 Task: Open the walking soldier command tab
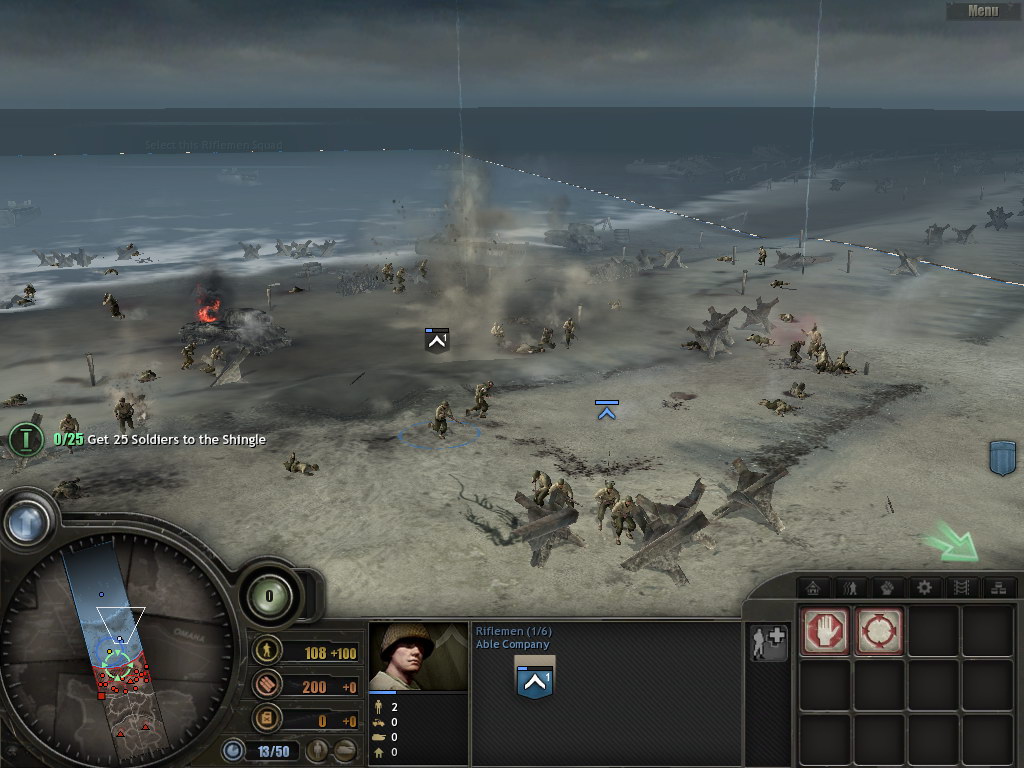(852, 587)
